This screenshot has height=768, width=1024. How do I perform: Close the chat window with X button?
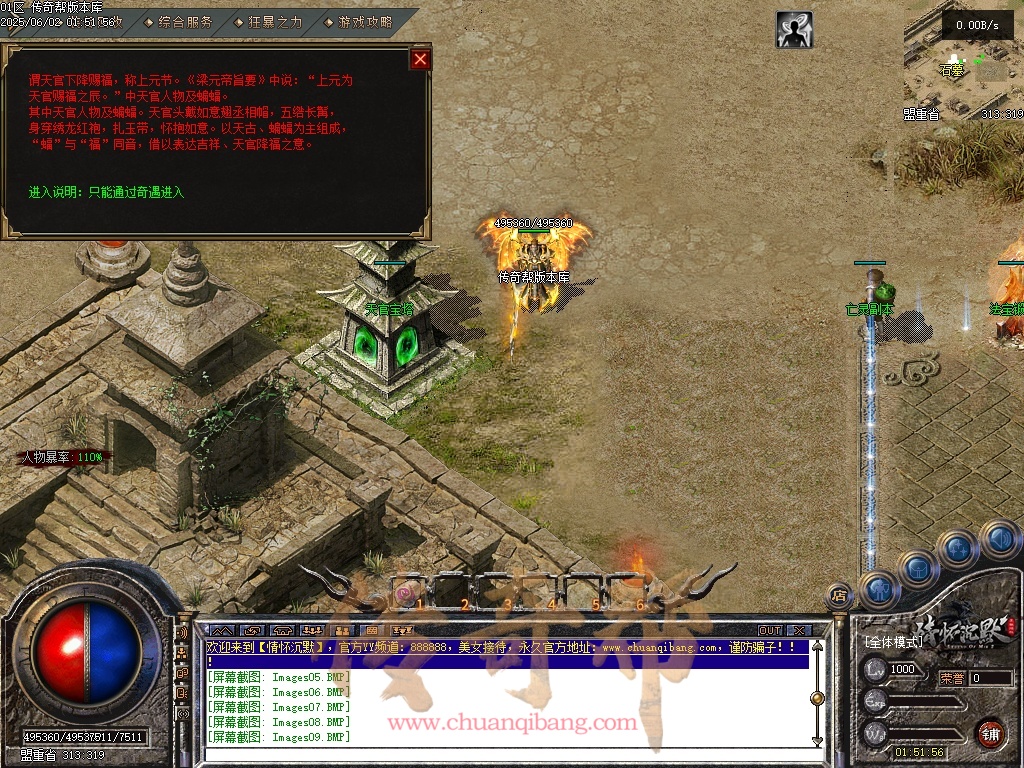click(x=798, y=631)
